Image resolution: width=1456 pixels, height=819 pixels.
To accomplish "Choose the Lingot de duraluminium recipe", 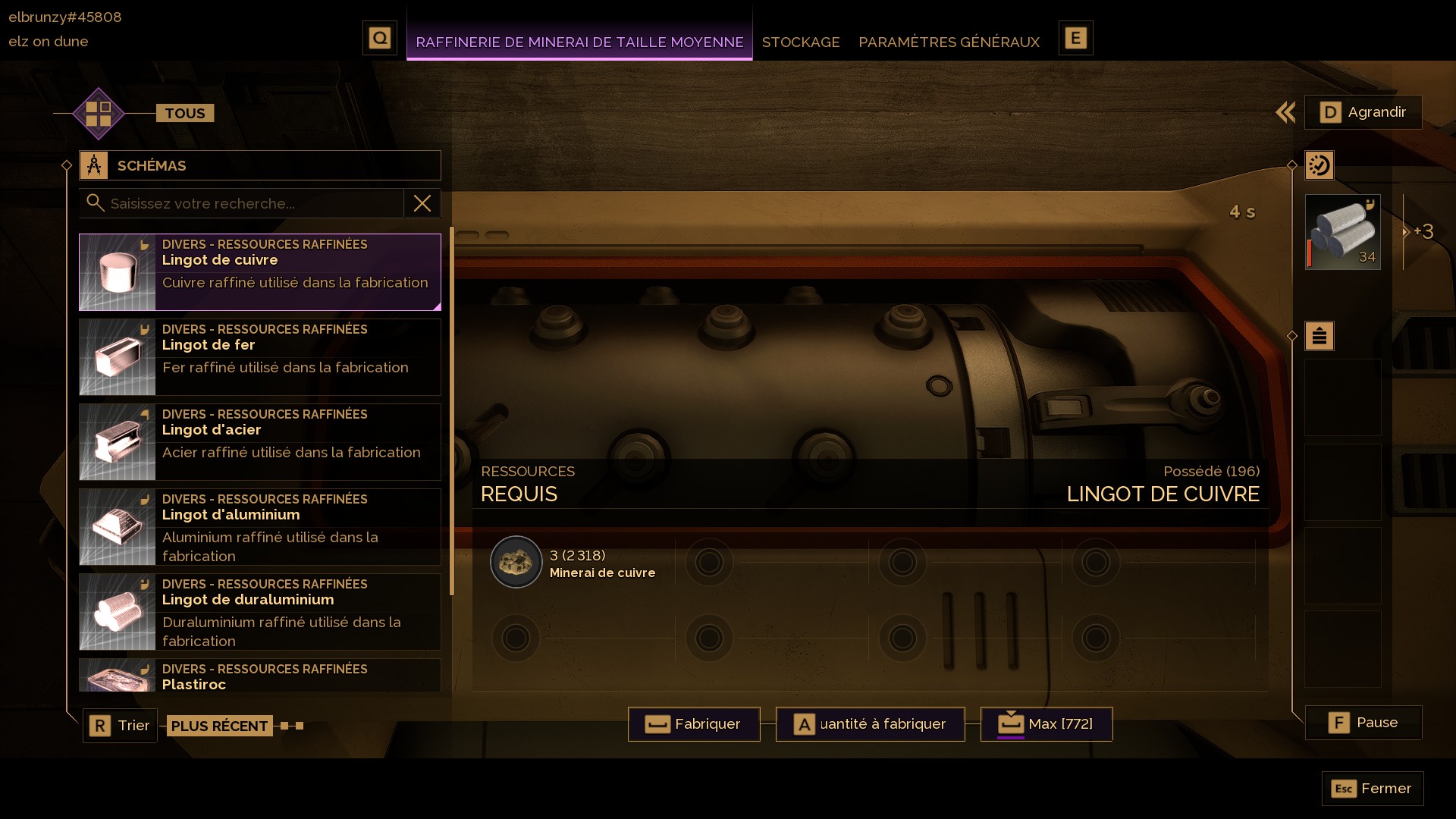I will 260,611.
